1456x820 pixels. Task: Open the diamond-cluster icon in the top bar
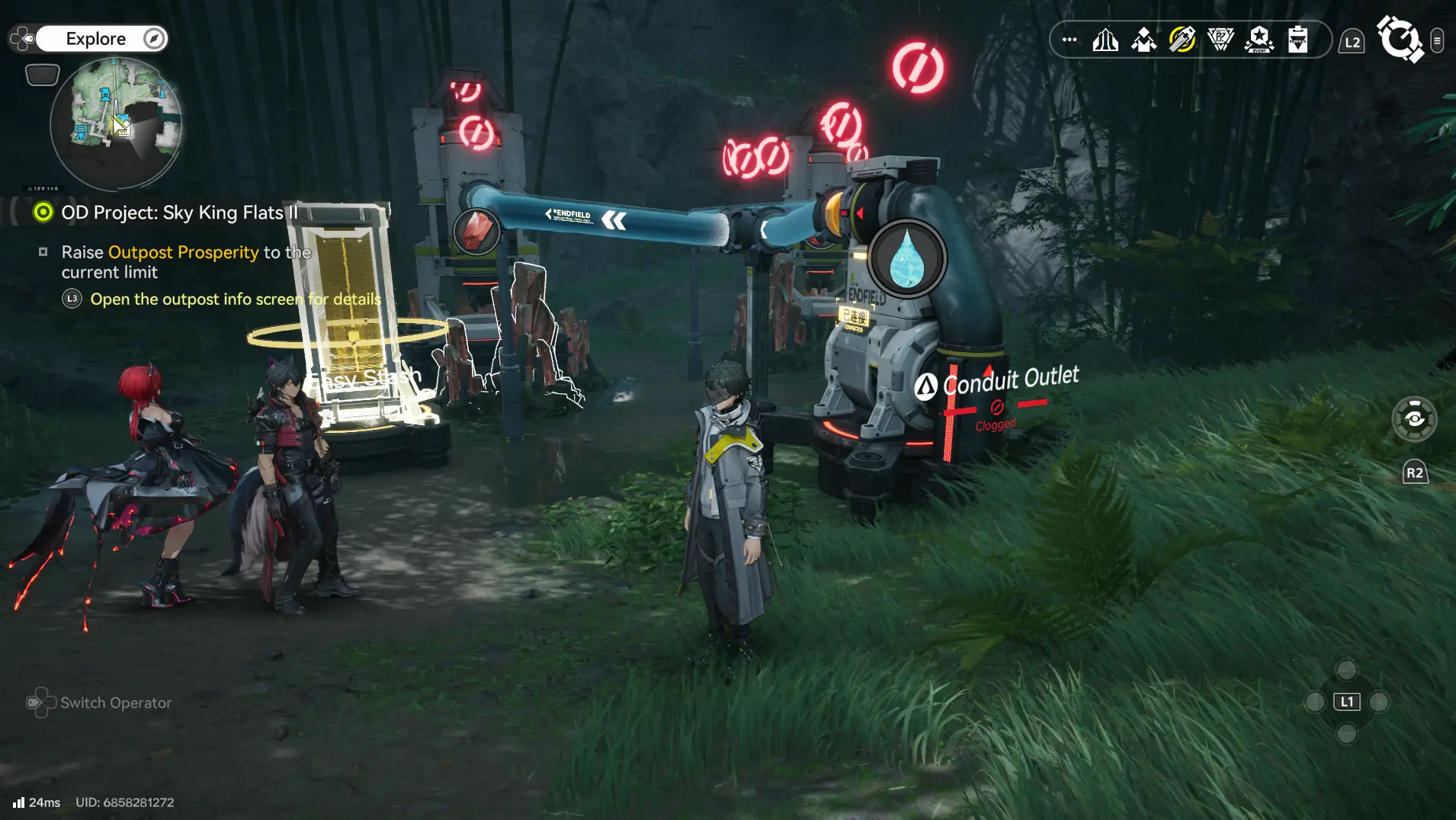click(1143, 40)
